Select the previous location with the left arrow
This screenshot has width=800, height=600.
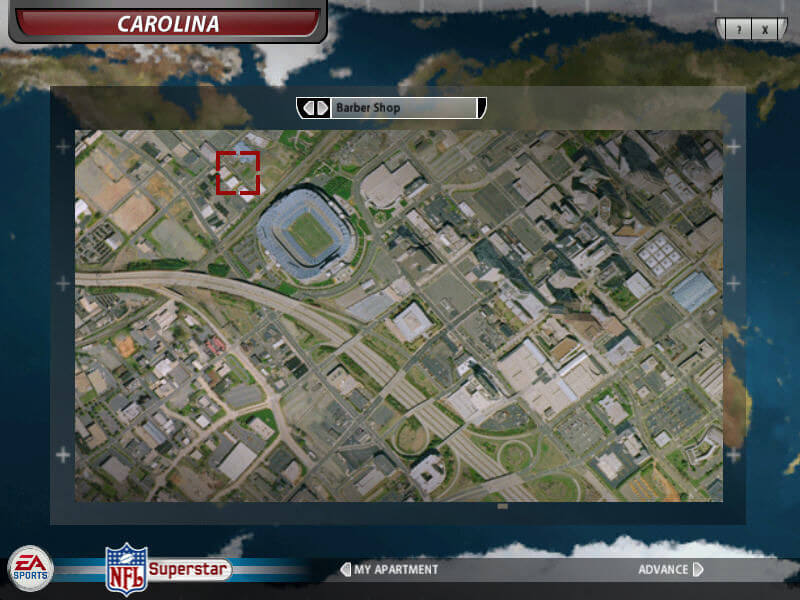(x=310, y=108)
